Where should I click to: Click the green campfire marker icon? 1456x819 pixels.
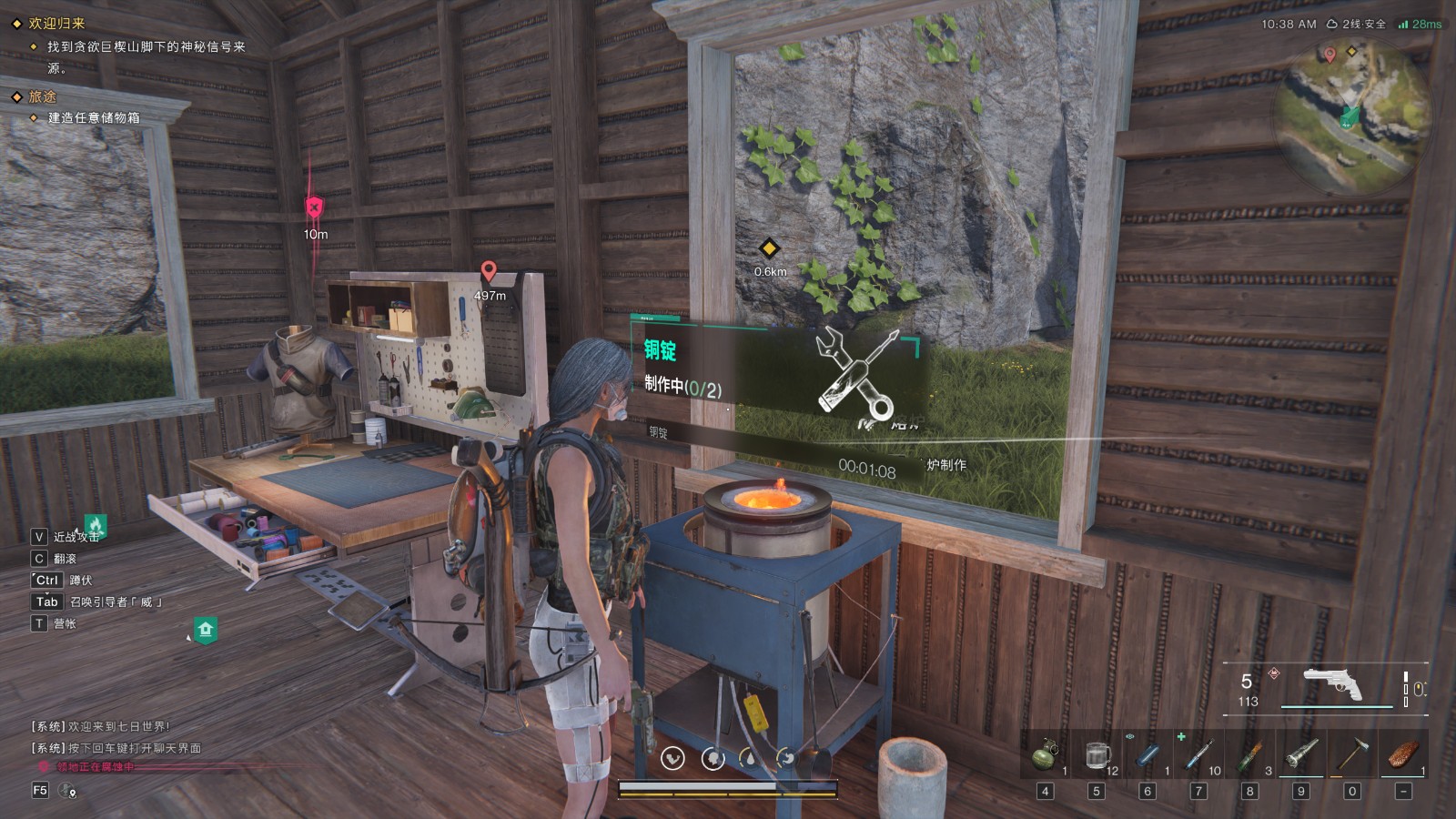[x=96, y=524]
